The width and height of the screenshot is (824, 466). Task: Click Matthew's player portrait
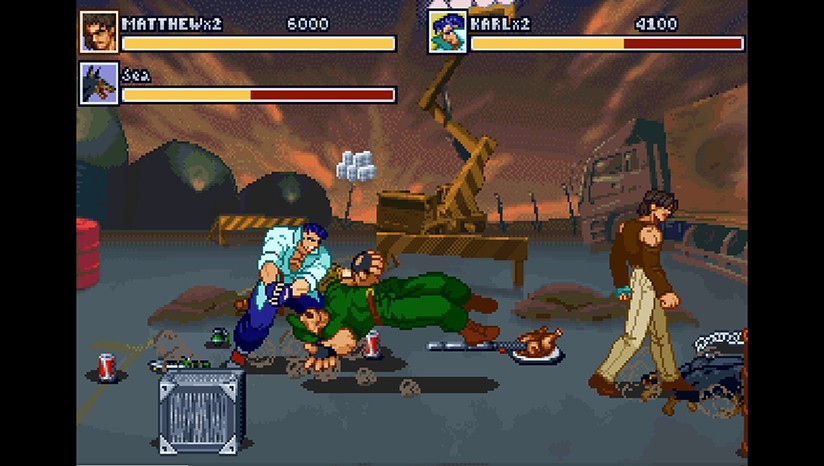click(99, 32)
